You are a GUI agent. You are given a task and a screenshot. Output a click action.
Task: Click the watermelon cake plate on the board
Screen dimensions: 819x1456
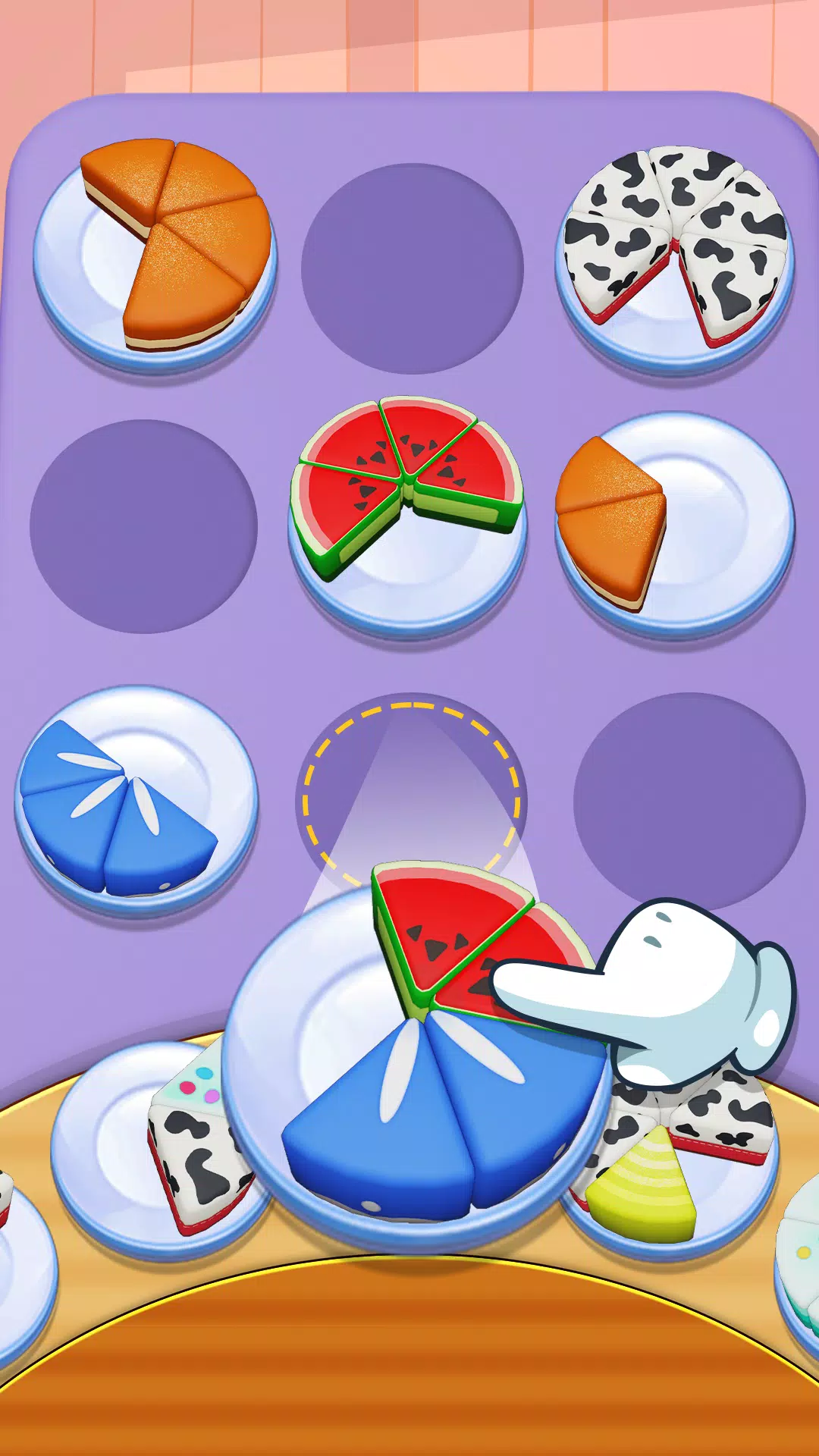(x=407, y=516)
